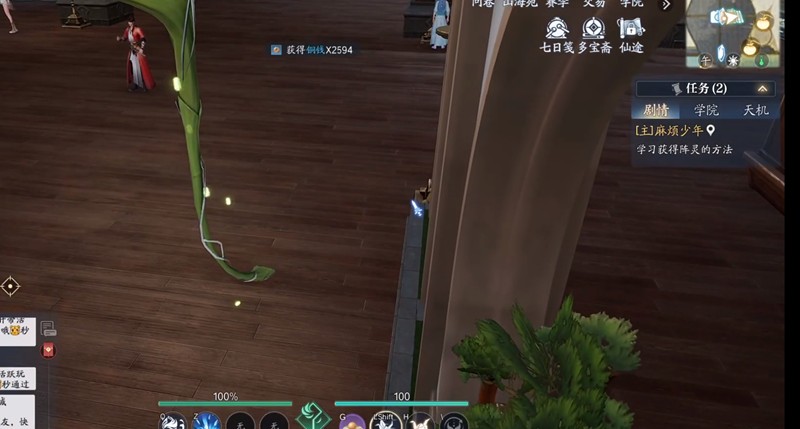The width and height of the screenshot is (800, 429).
Task: Switch to the 剧情 quest tab
Action: (x=656, y=110)
